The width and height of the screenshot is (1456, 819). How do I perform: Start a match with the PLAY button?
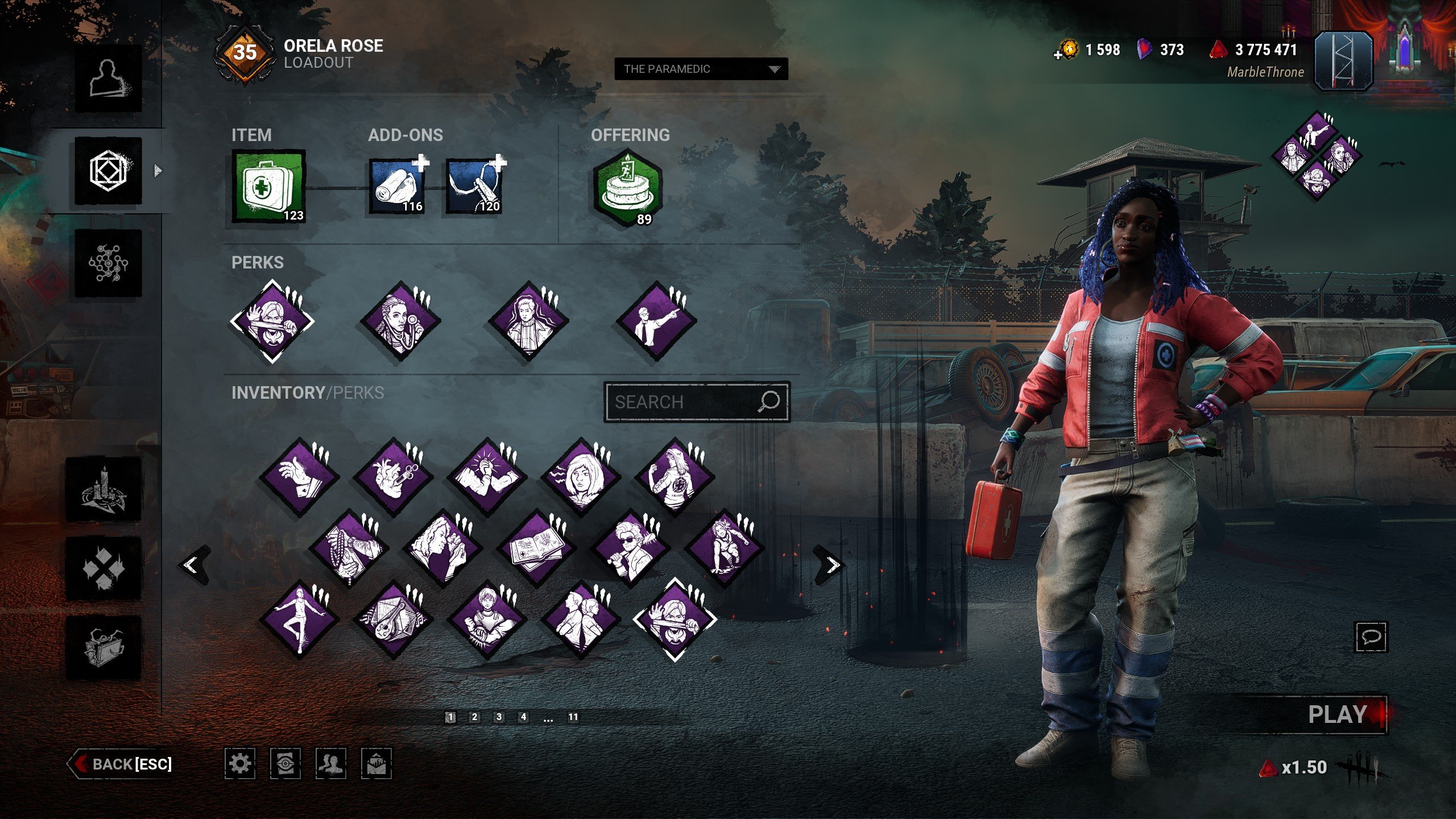[x=1337, y=714]
